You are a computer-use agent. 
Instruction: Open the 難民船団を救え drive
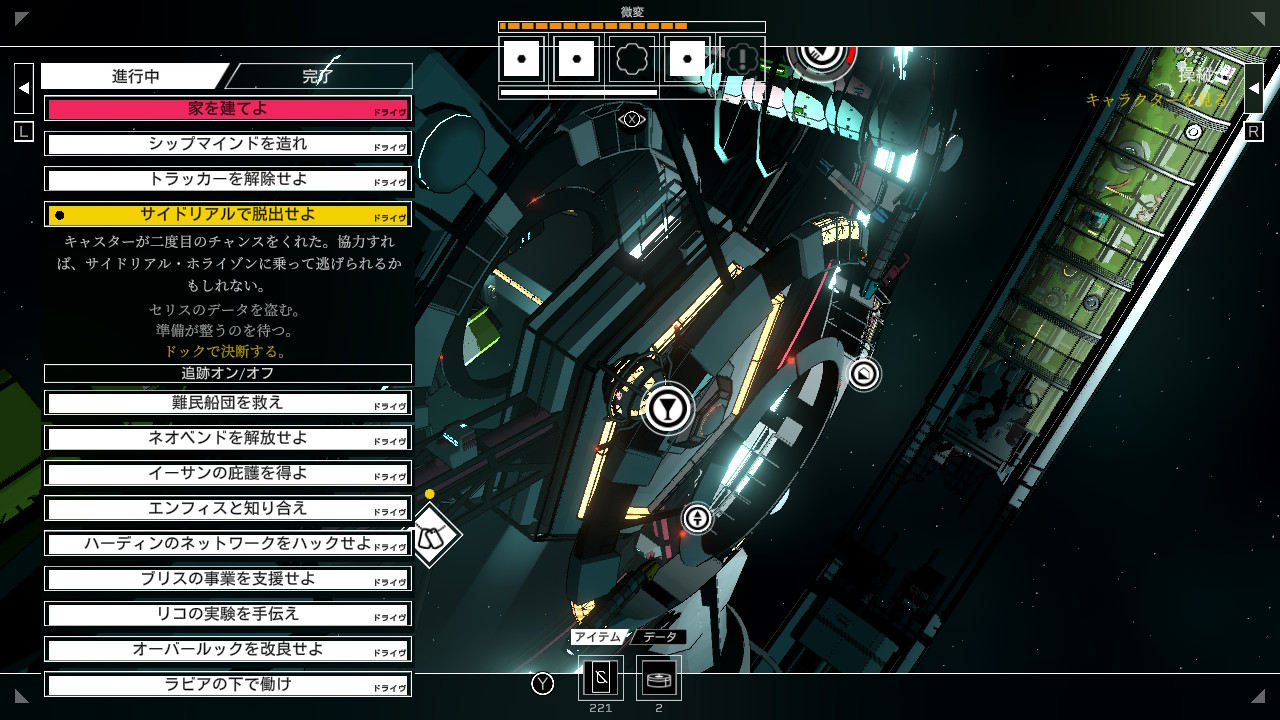coord(228,403)
